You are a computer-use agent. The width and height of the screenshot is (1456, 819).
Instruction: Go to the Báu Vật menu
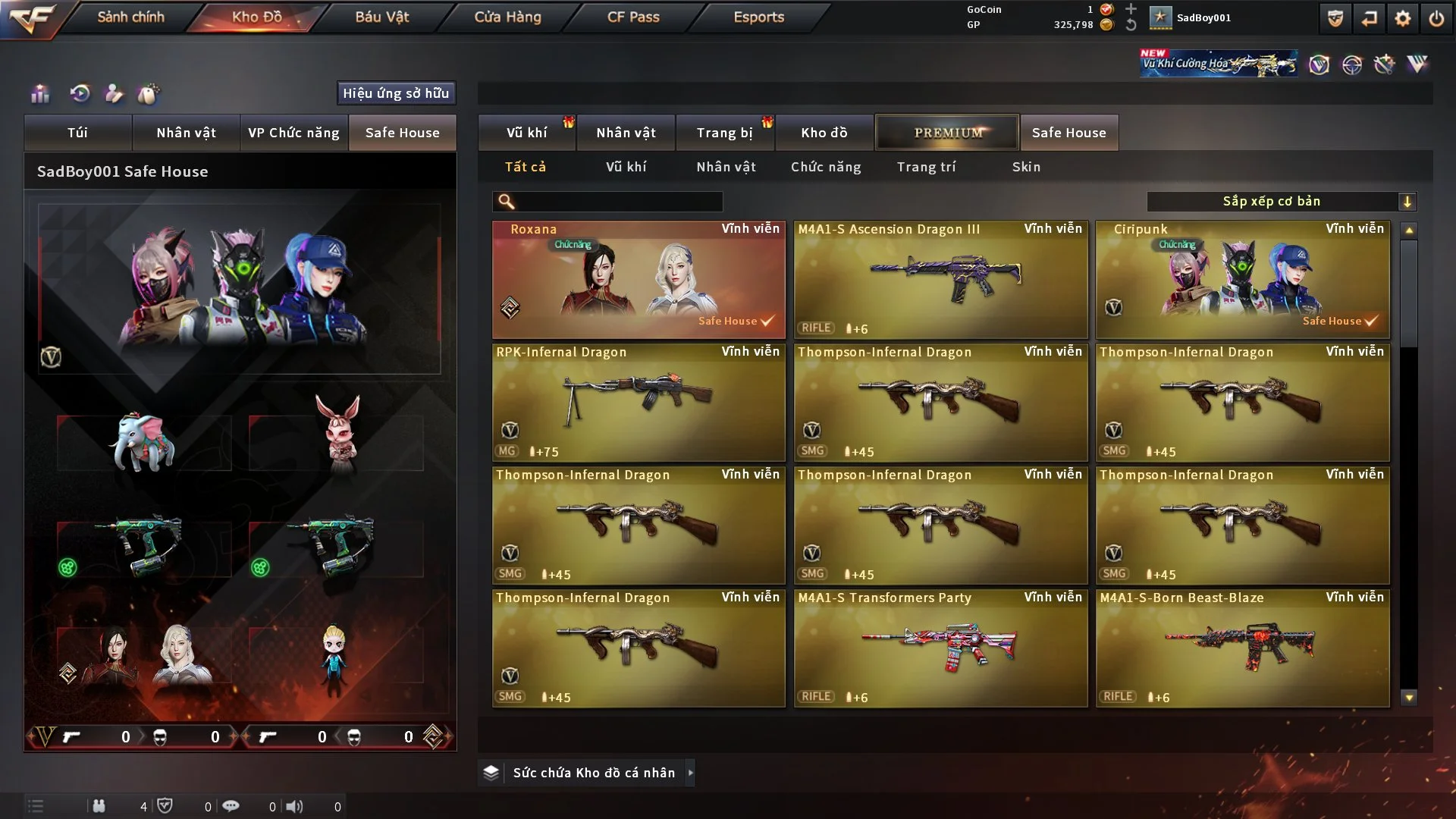pyautogui.click(x=381, y=17)
